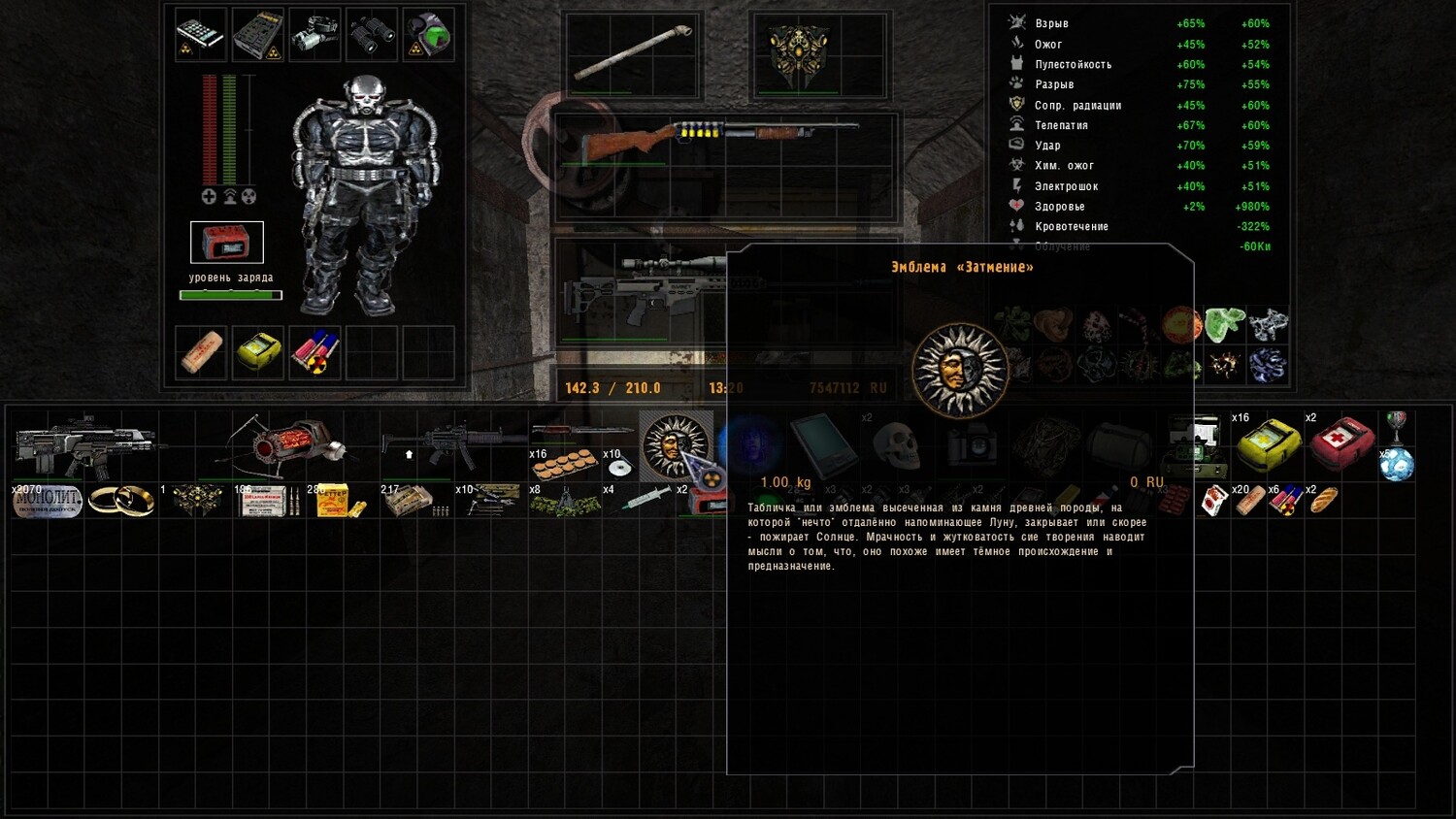Select the binoculars in the top device row
The height and width of the screenshot is (819, 1456).
(372, 34)
